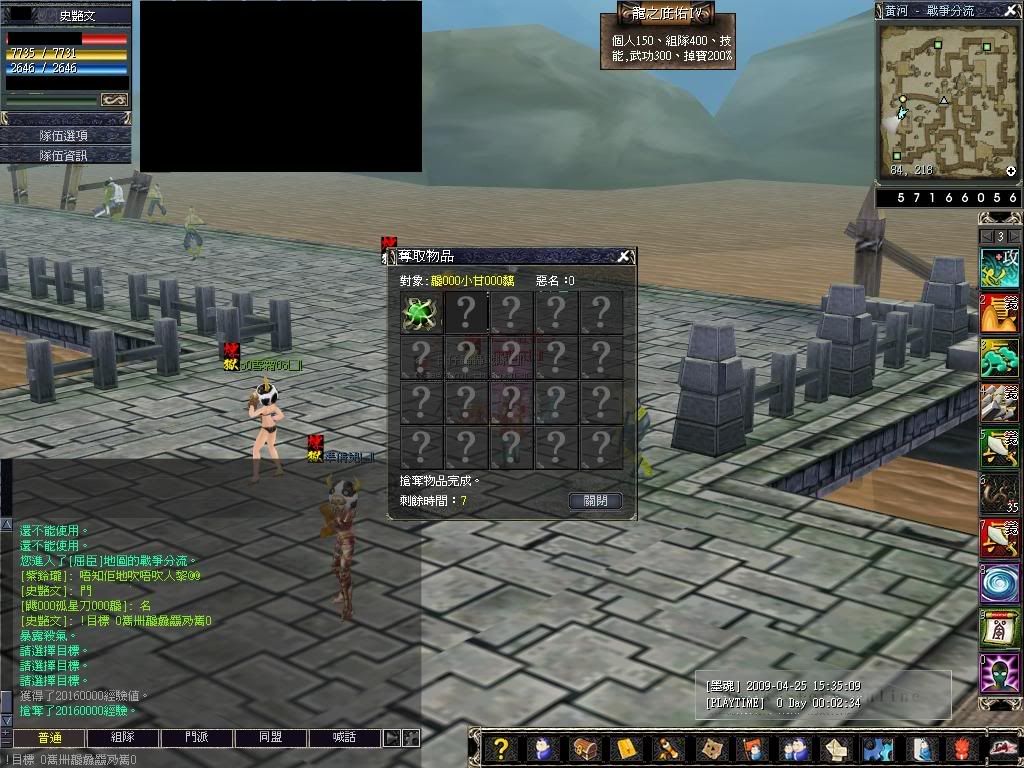The height and width of the screenshot is (768, 1024).
Task: Open help with the yellow question mark icon
Action: click(502, 748)
